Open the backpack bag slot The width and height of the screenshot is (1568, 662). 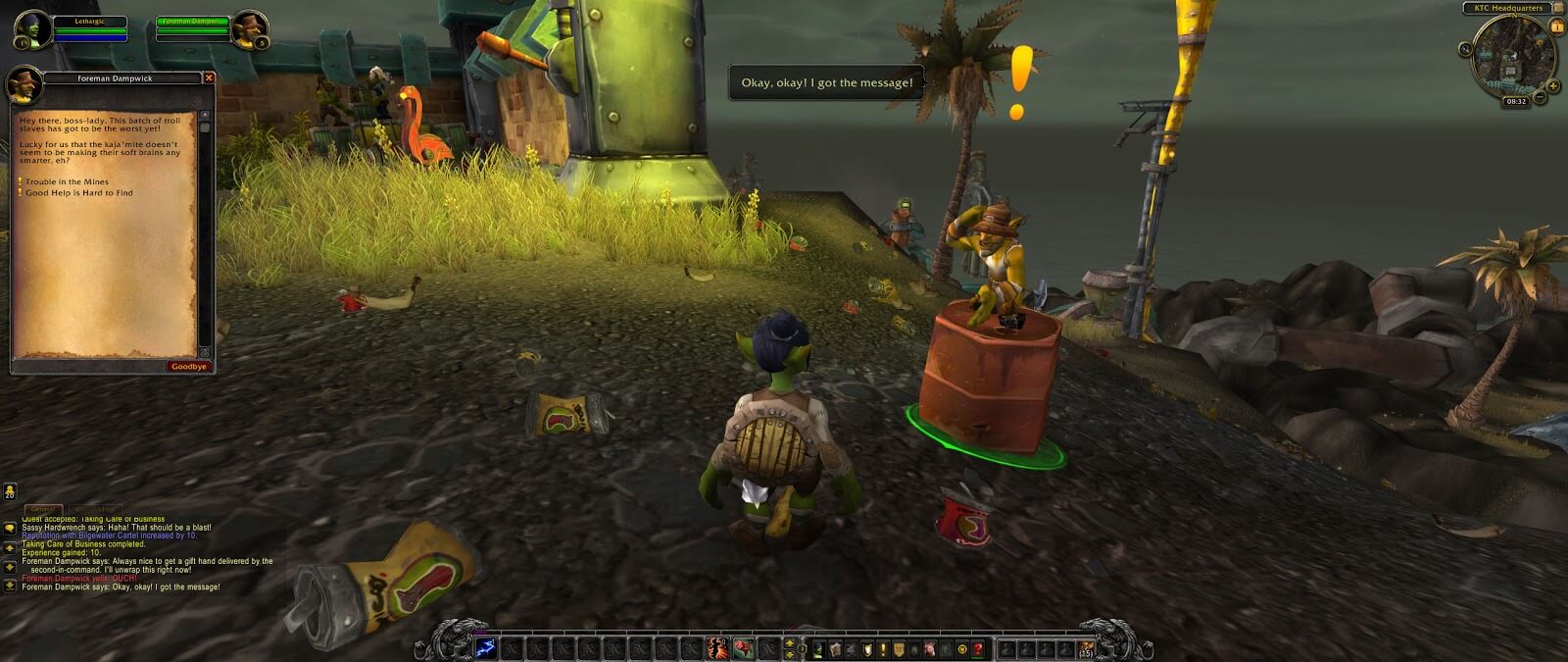click(1086, 648)
